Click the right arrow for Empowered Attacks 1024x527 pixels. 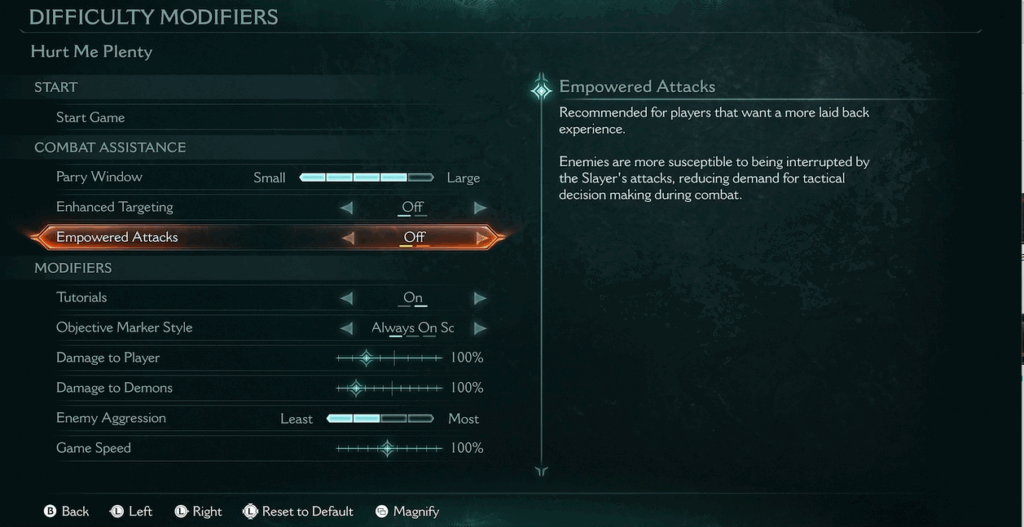point(482,238)
